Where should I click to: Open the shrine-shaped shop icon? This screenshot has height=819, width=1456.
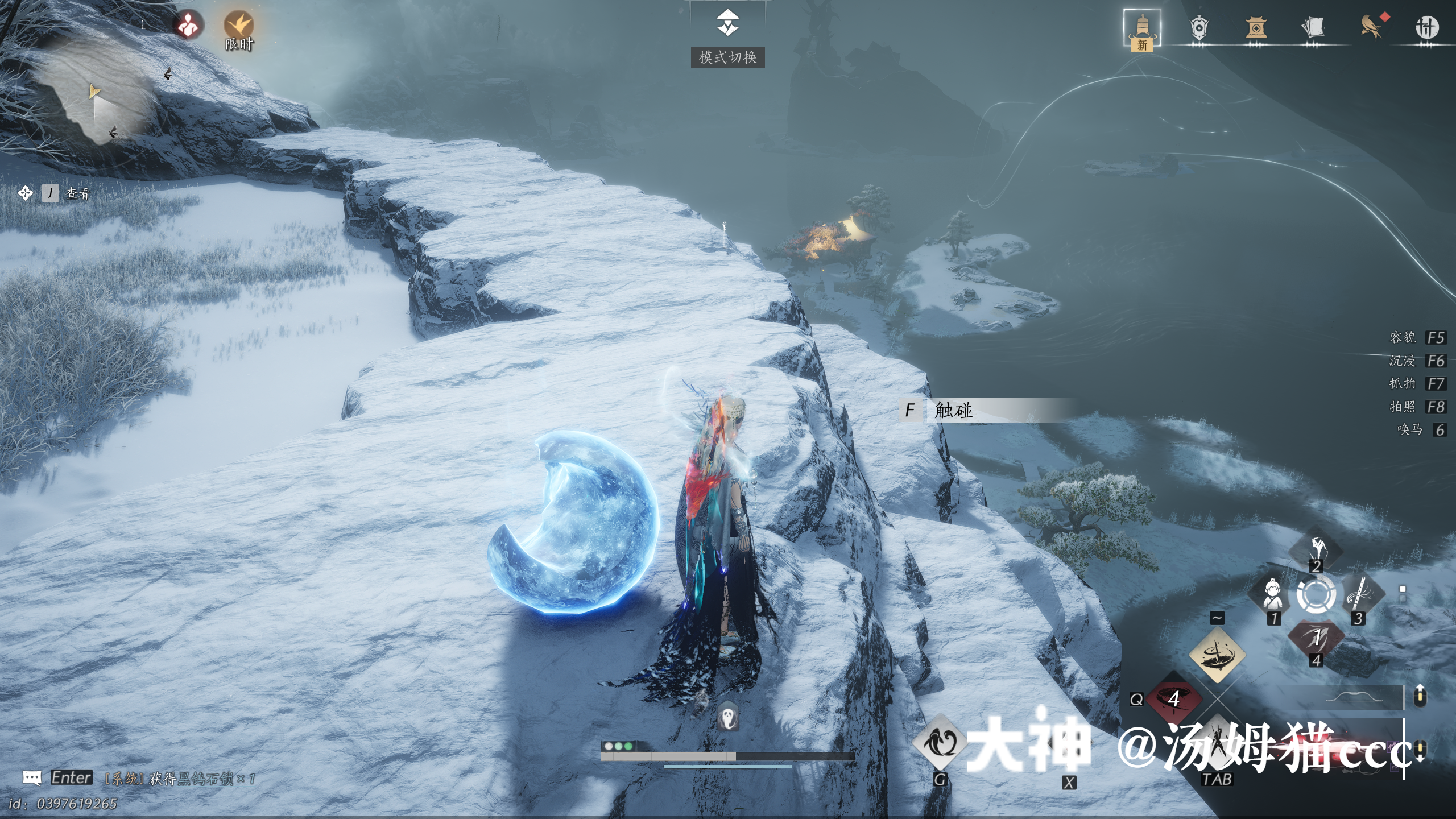[x=1256, y=27]
